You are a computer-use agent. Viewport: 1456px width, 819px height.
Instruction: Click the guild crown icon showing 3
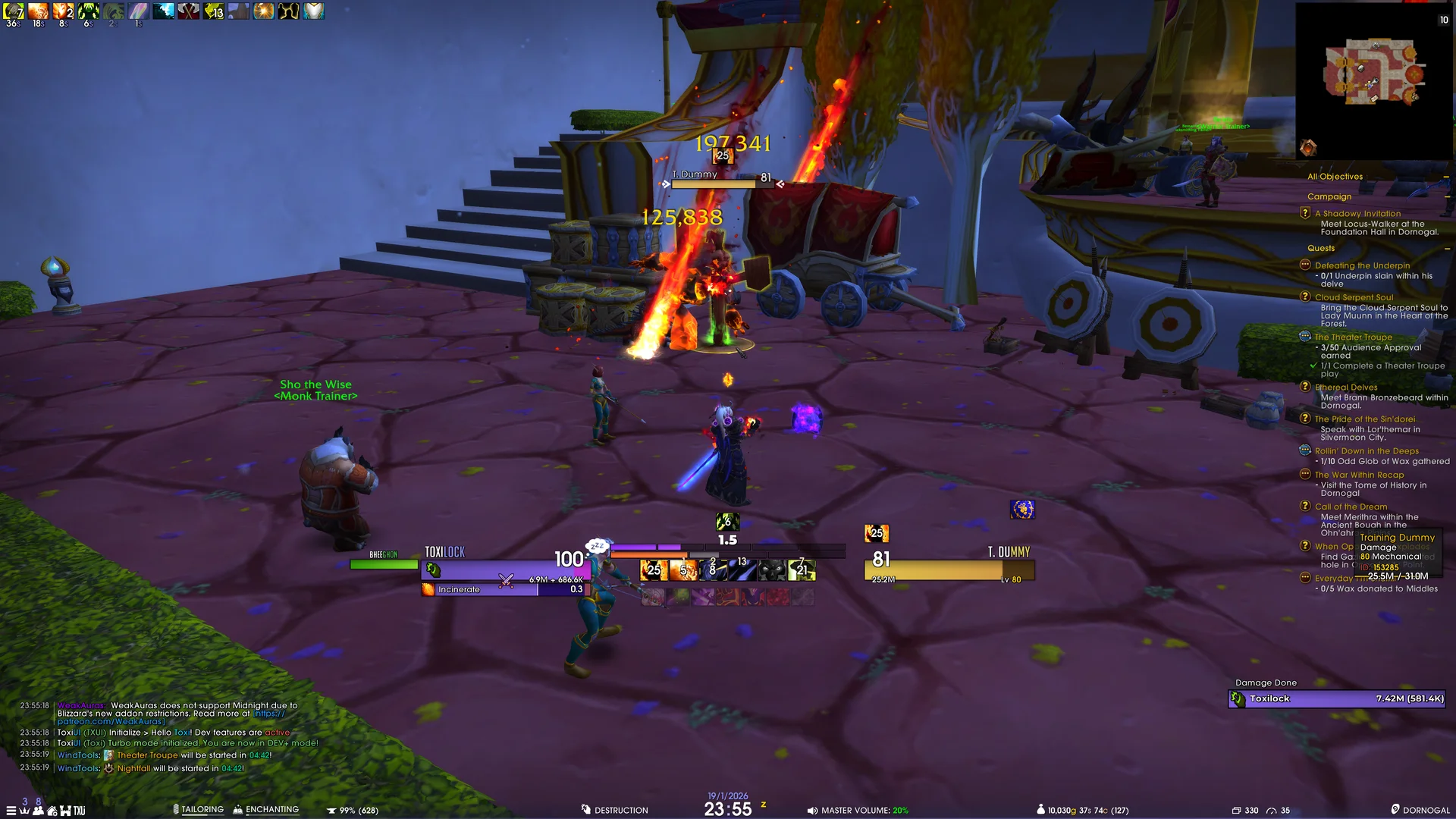(x=26, y=809)
